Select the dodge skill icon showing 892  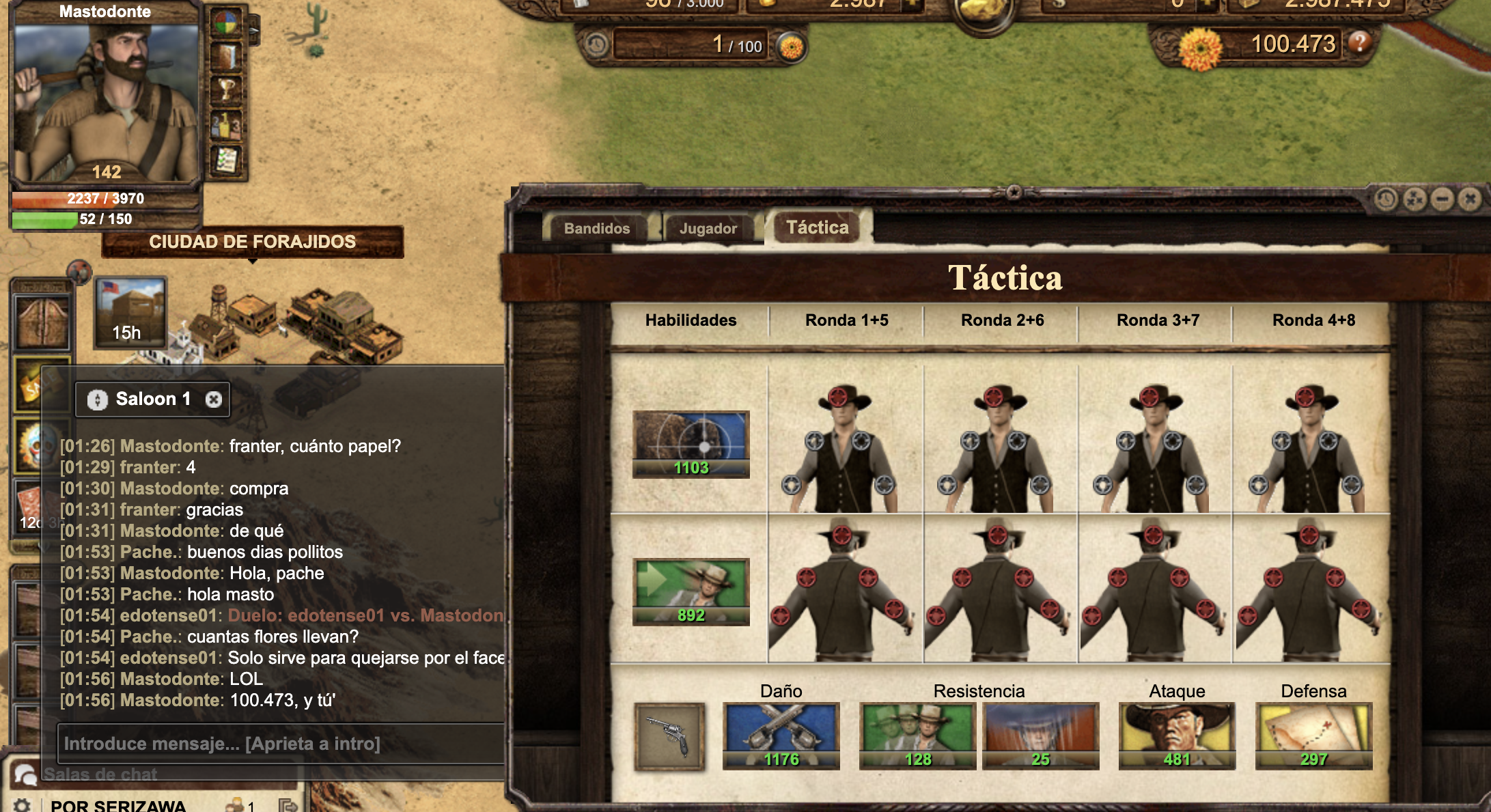pyautogui.click(x=691, y=591)
